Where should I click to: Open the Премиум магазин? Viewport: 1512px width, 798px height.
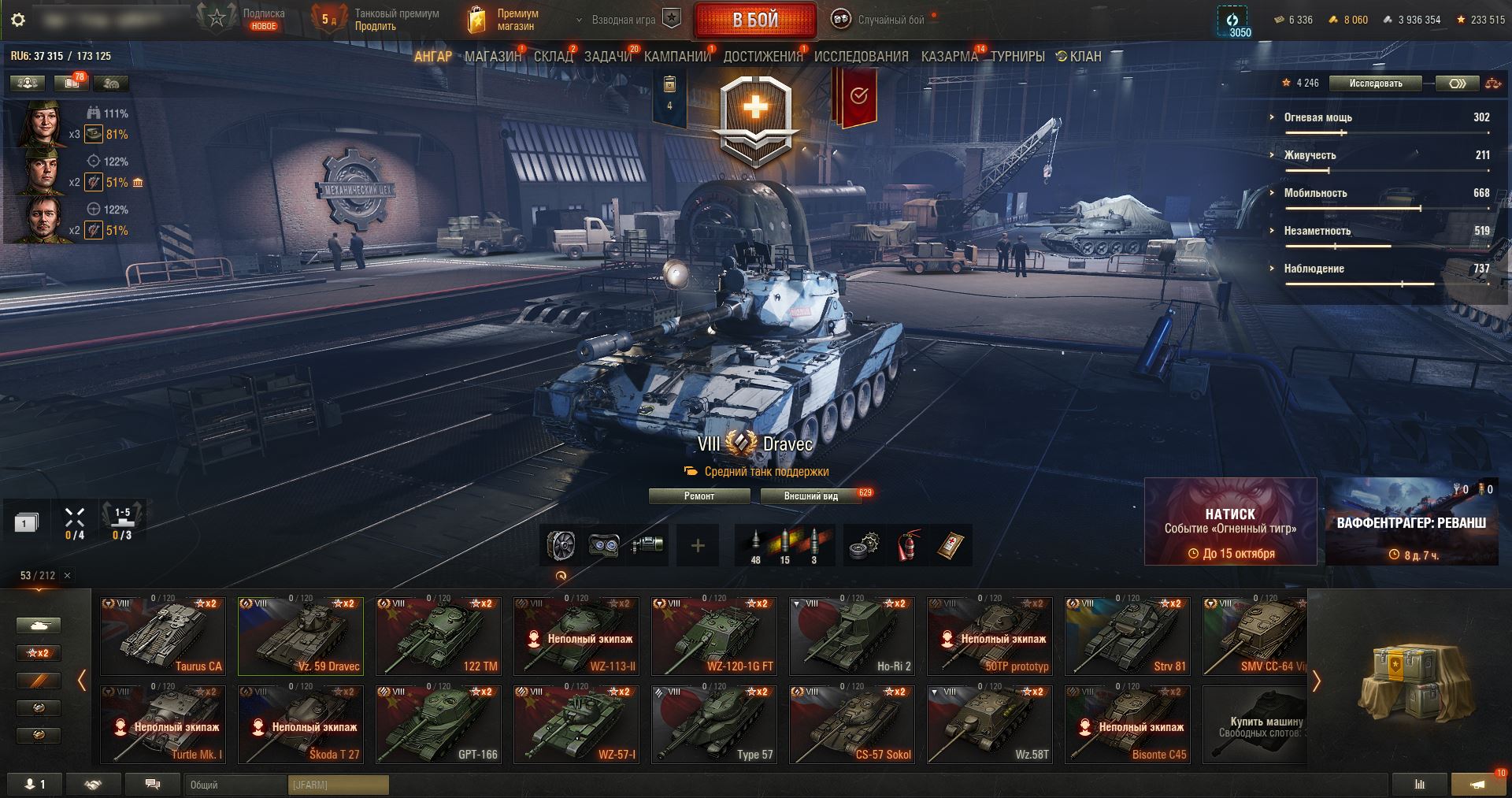(x=504, y=20)
